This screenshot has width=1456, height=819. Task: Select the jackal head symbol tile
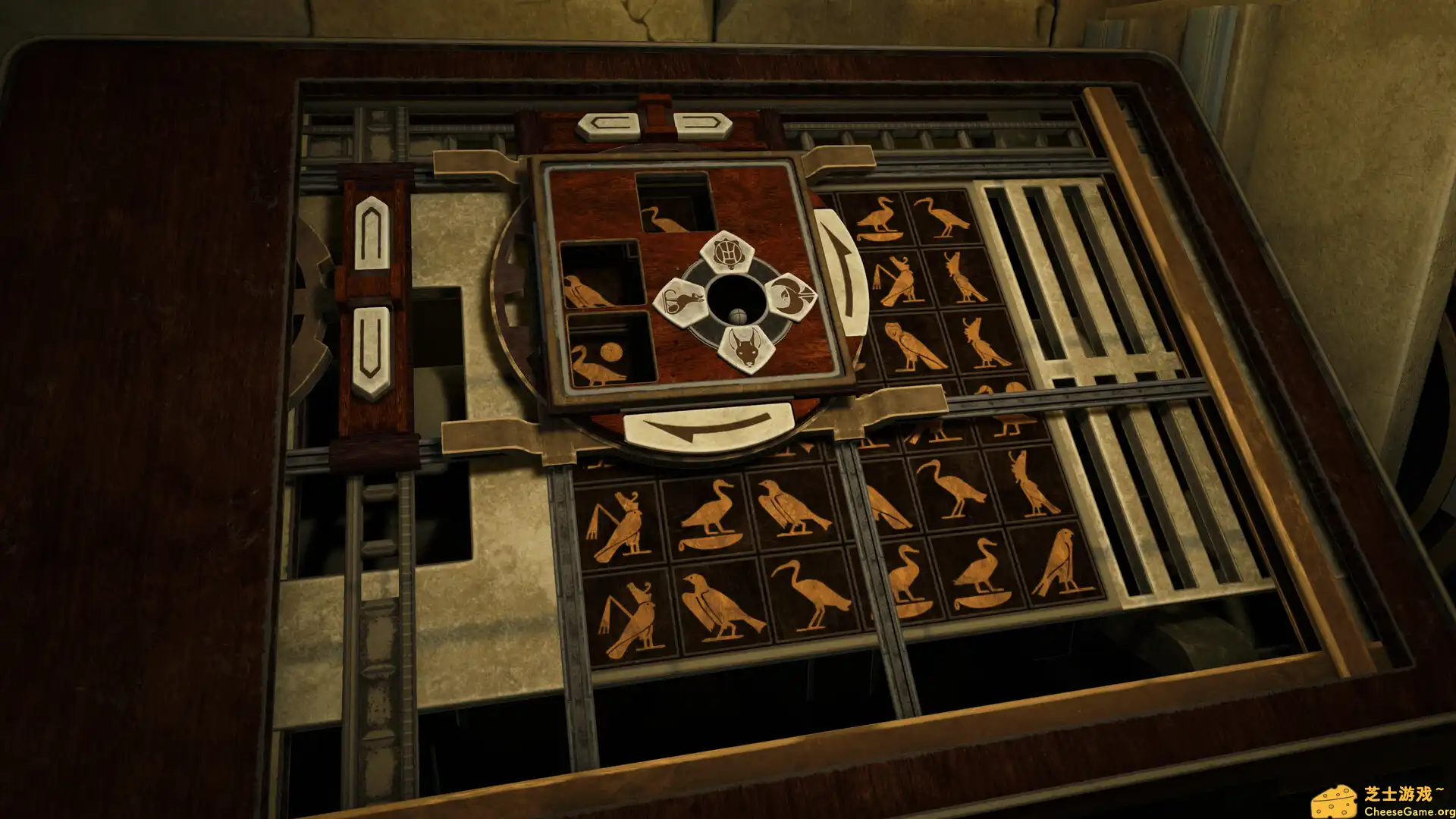coord(746,348)
